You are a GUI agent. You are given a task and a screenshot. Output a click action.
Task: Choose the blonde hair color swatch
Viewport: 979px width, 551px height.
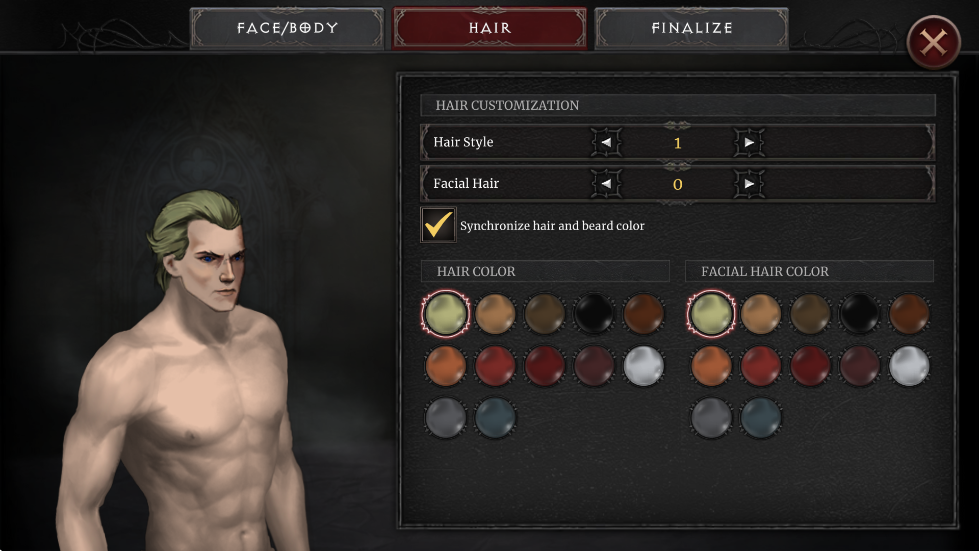(445, 314)
